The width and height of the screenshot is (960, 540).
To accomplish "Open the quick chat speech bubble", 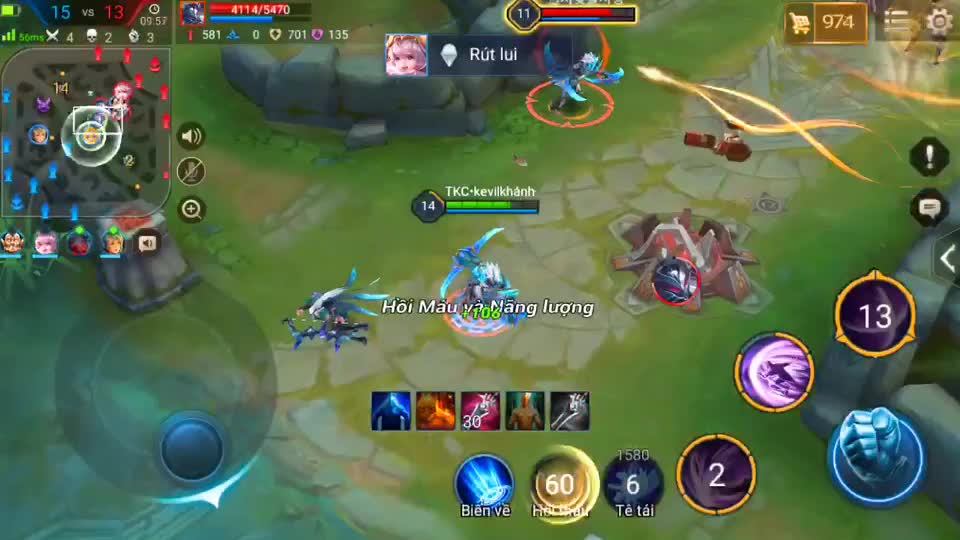I will (x=929, y=208).
